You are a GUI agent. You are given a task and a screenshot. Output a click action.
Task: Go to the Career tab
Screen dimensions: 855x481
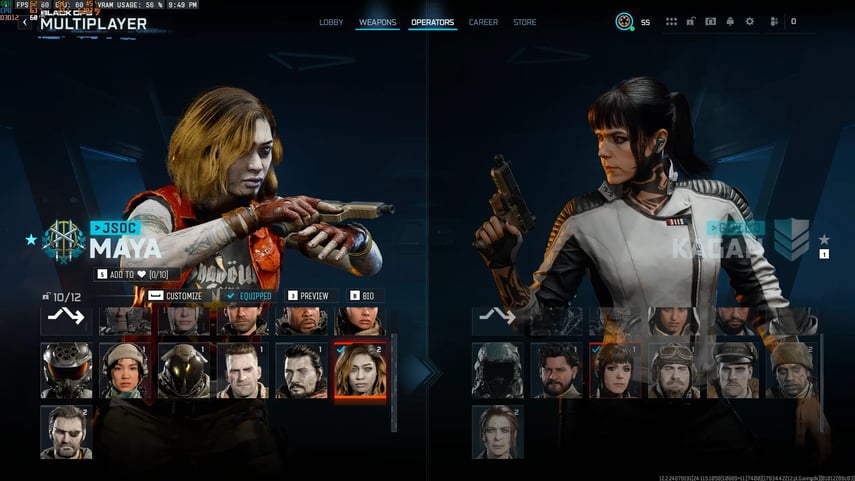483,22
